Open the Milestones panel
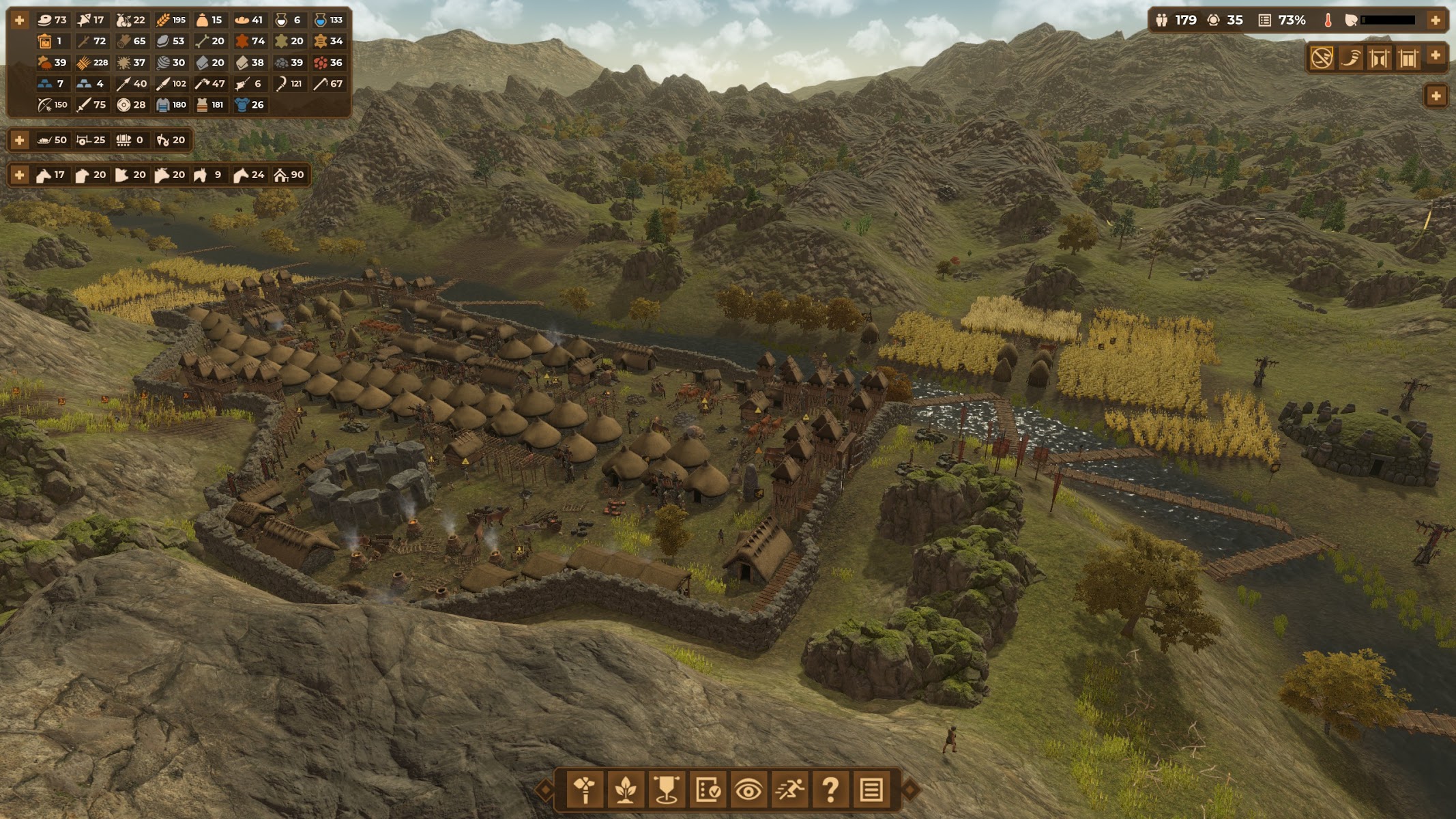This screenshot has height=819, width=1456. [x=667, y=790]
